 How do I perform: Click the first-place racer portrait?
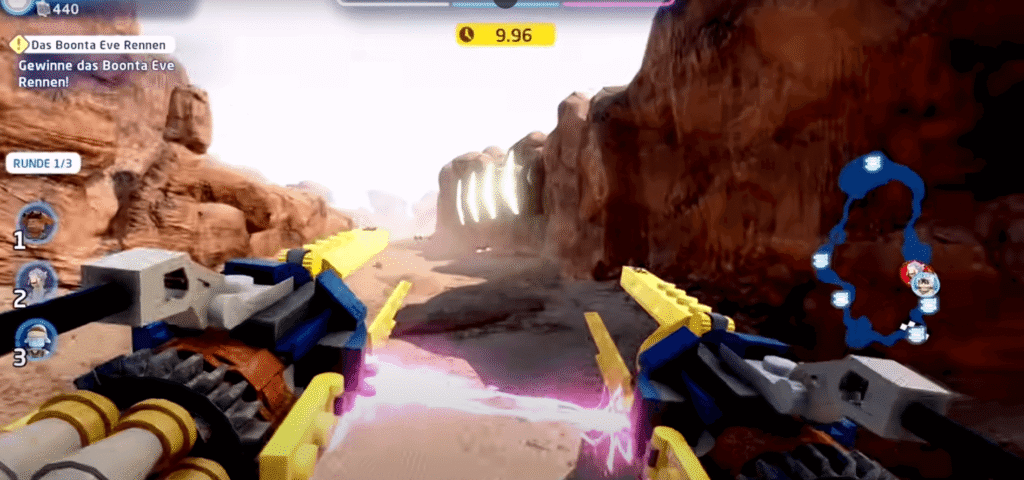tap(39, 223)
